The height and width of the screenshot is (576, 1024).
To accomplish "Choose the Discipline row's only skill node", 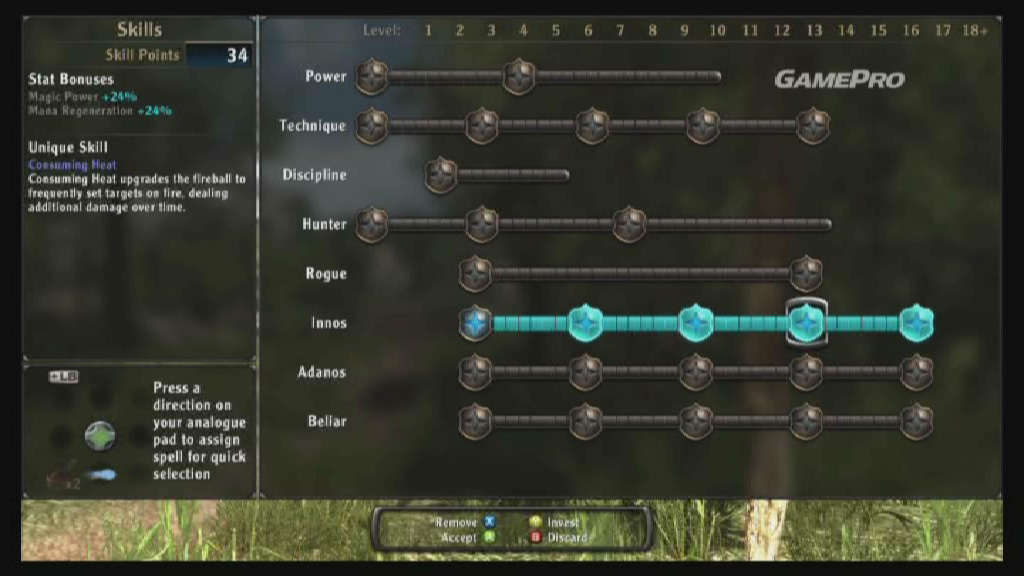I will point(440,175).
